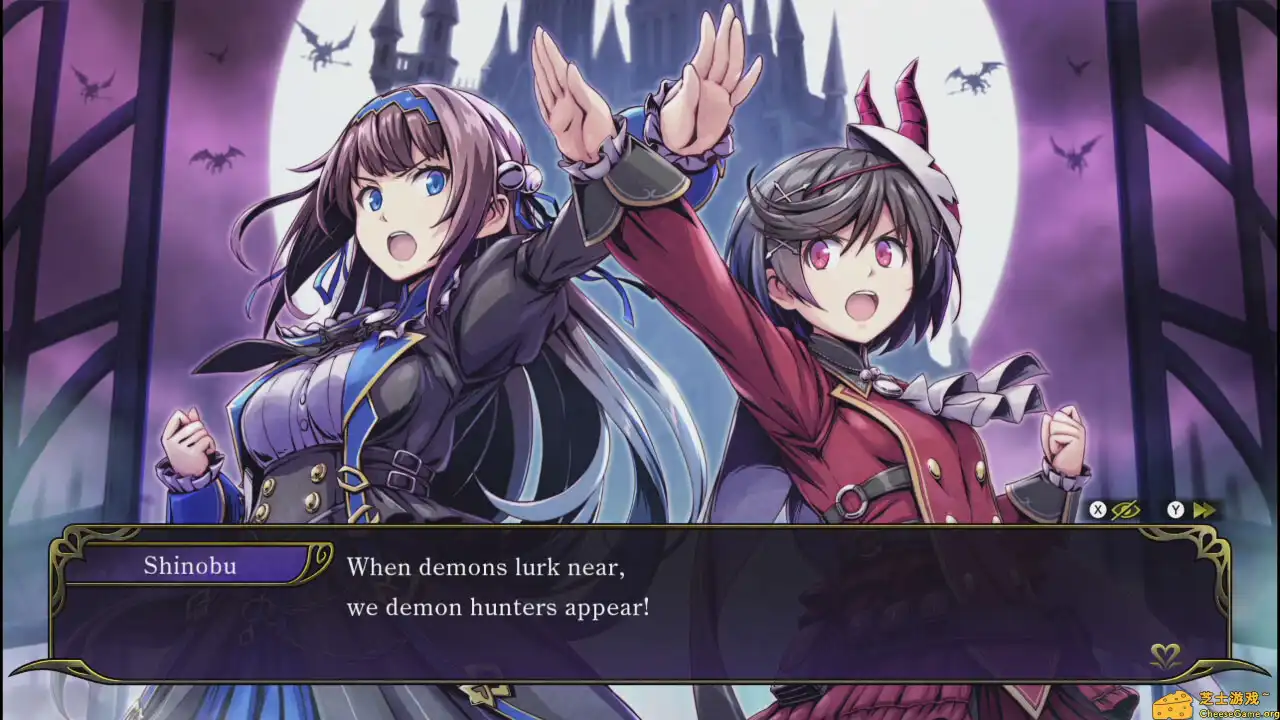Click the cheese logo in the watermark

tap(1172, 705)
